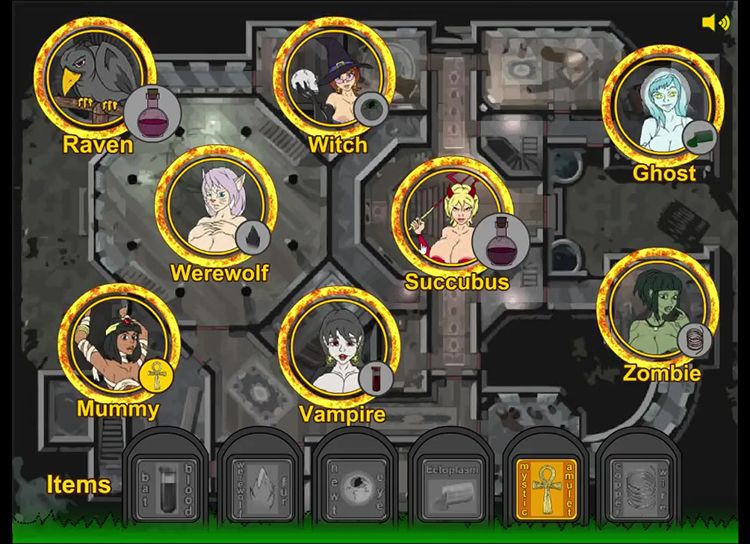Image resolution: width=750 pixels, height=544 pixels.
Task: Pick the werewolf fur item tombstone
Action: coord(260,480)
